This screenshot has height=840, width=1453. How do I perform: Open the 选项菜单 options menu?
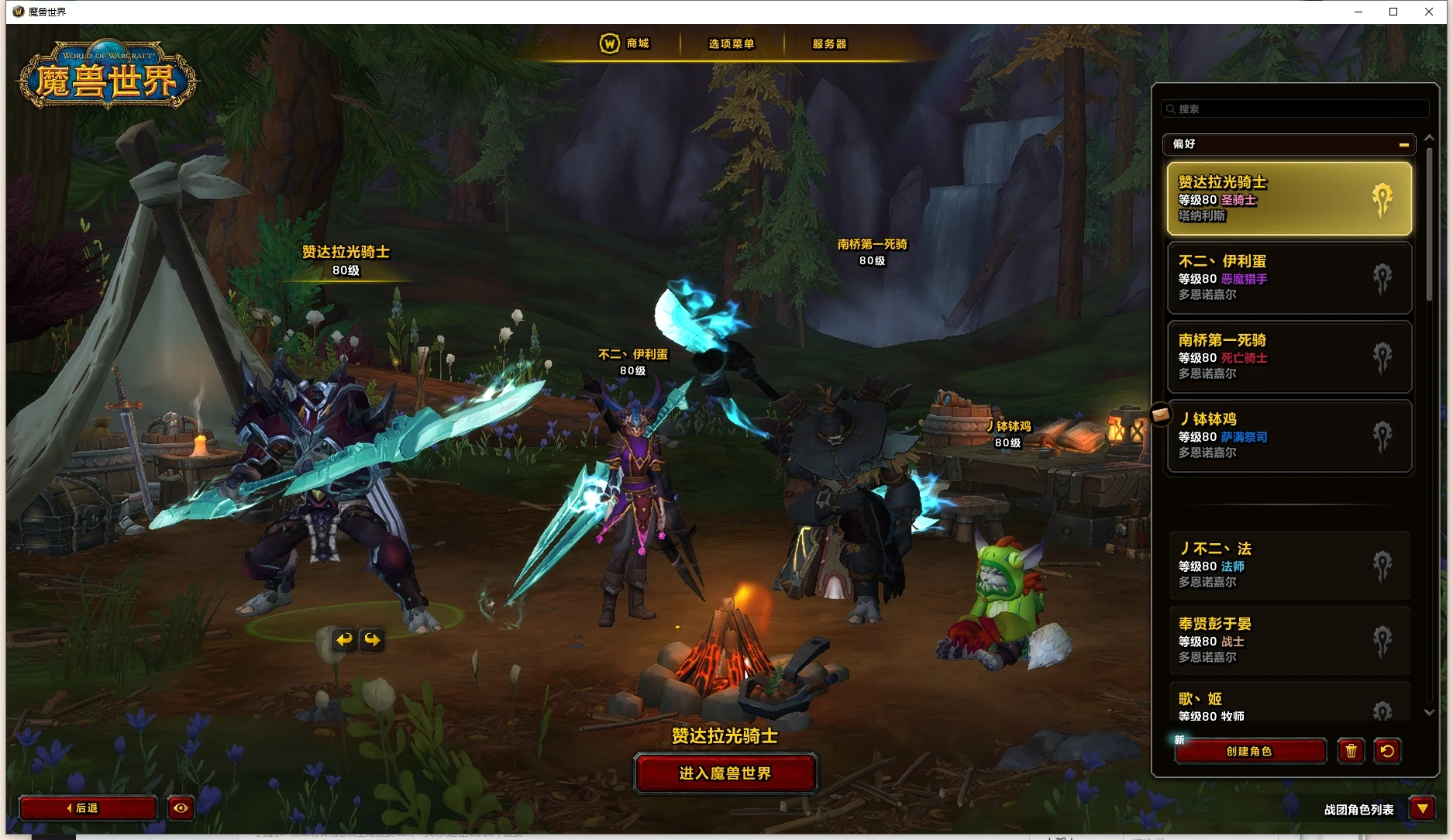[731, 44]
